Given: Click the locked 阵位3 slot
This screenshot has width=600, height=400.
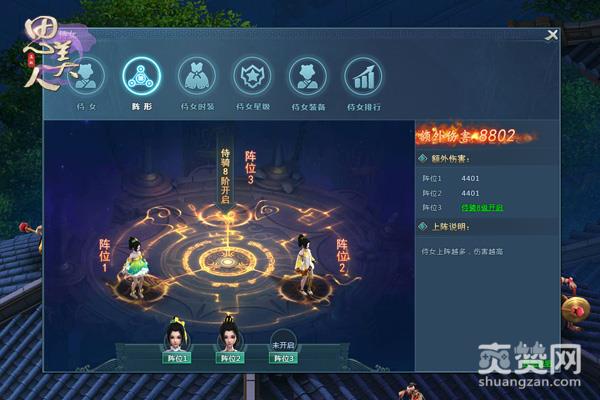Looking at the screenshot, I should [284, 342].
